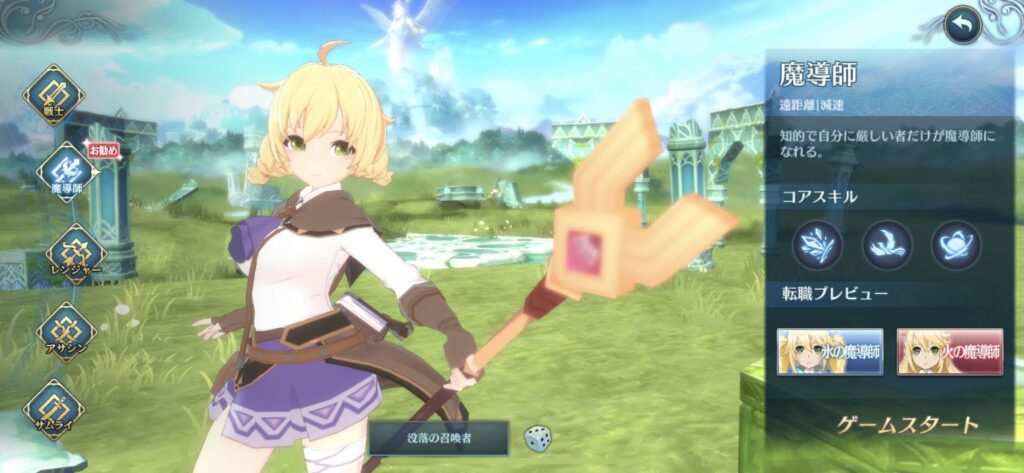Preview the 水の魔導師 job advancement

click(x=831, y=351)
